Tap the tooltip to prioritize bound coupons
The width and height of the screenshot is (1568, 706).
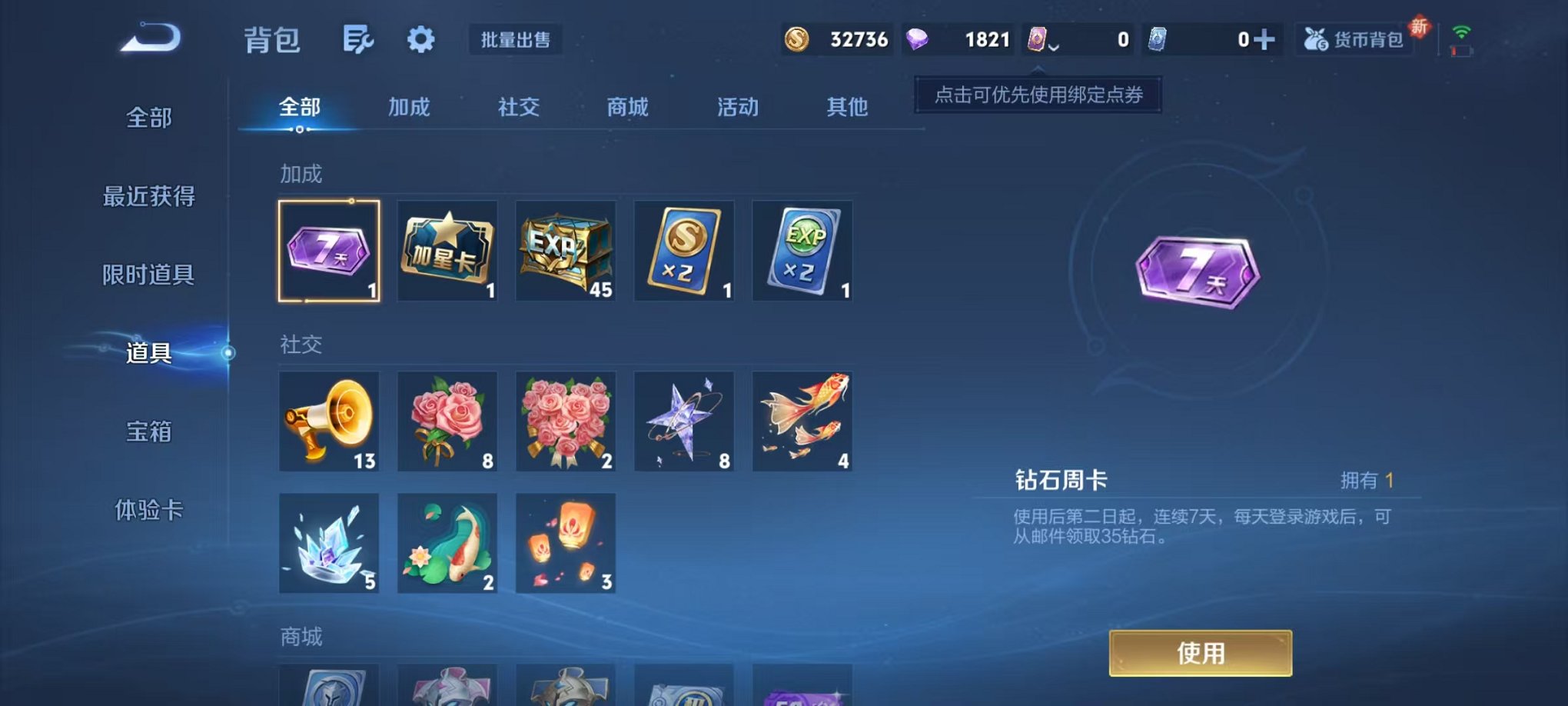tap(1037, 96)
